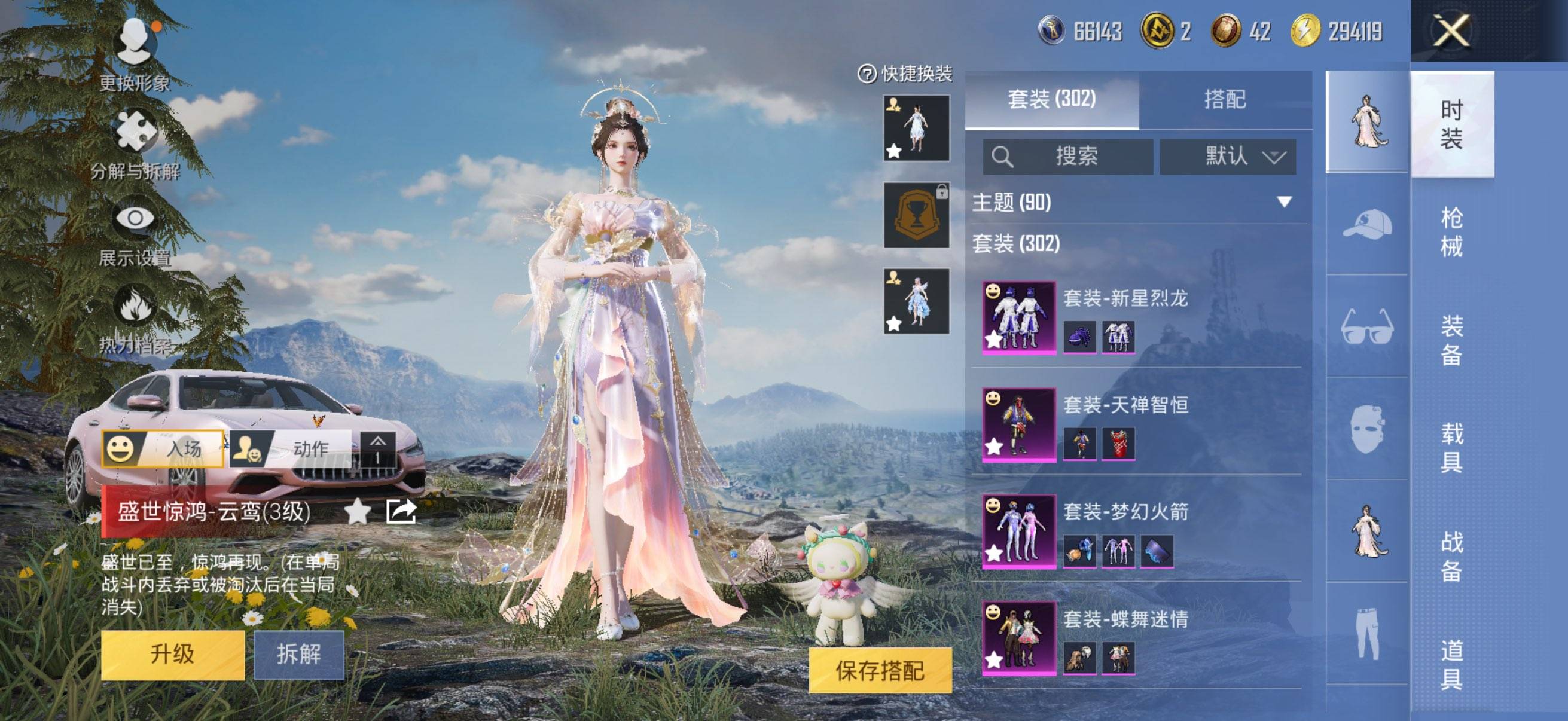Select the 入场 entrance emote button
Image resolution: width=1568 pixels, height=721 pixels.
[163, 449]
